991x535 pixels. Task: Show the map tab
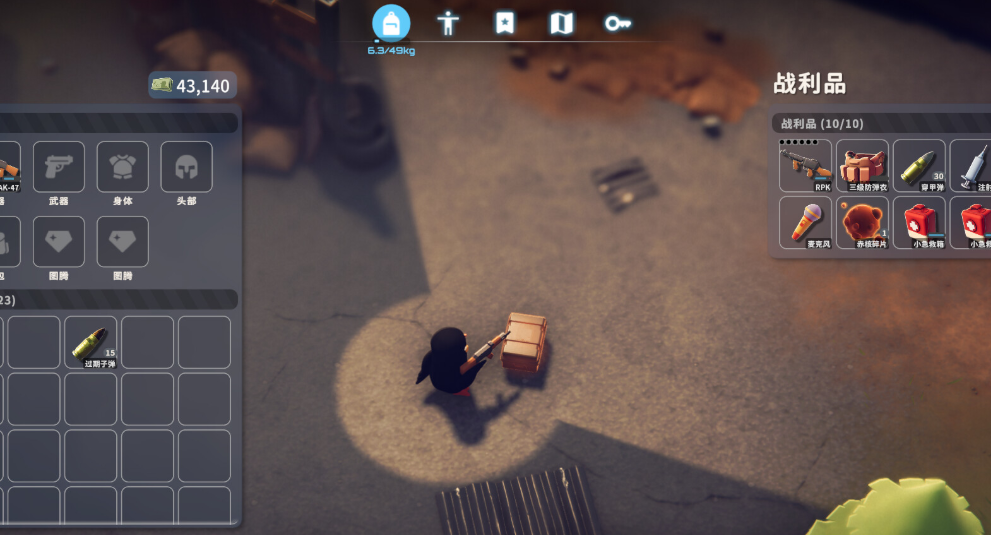(562, 23)
